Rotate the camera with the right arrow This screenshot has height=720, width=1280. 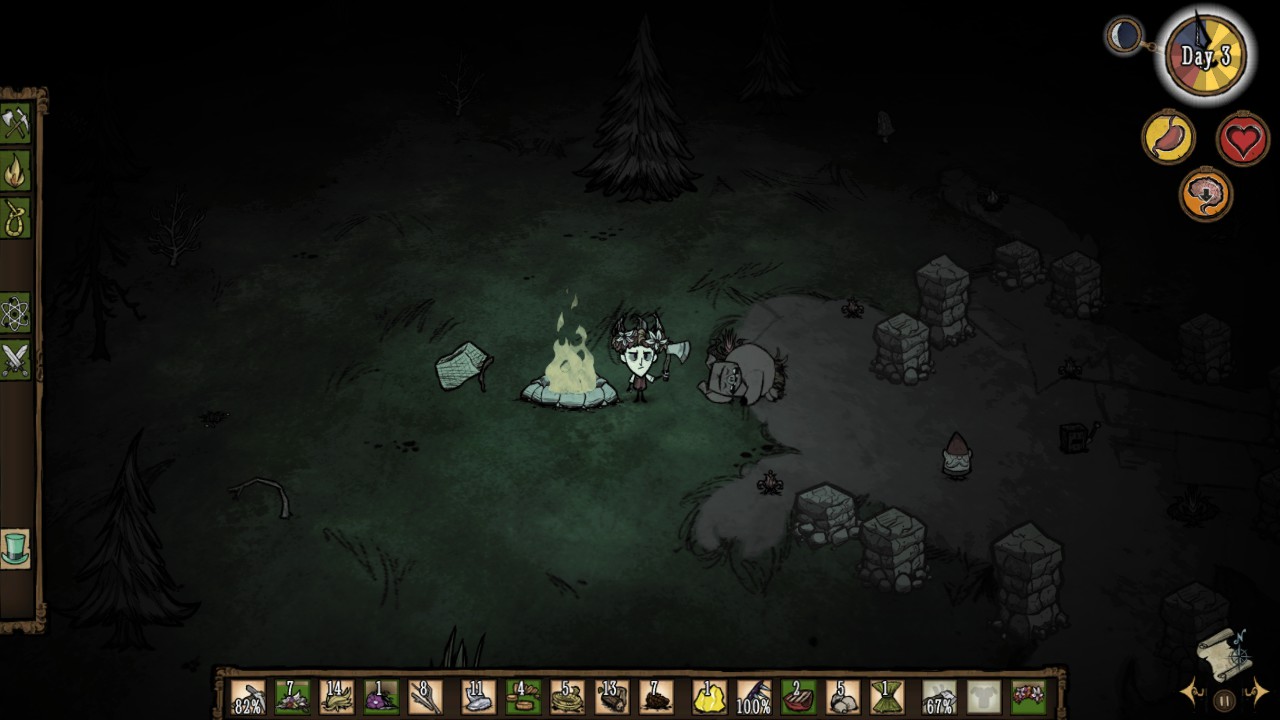pyautogui.click(x=1258, y=690)
